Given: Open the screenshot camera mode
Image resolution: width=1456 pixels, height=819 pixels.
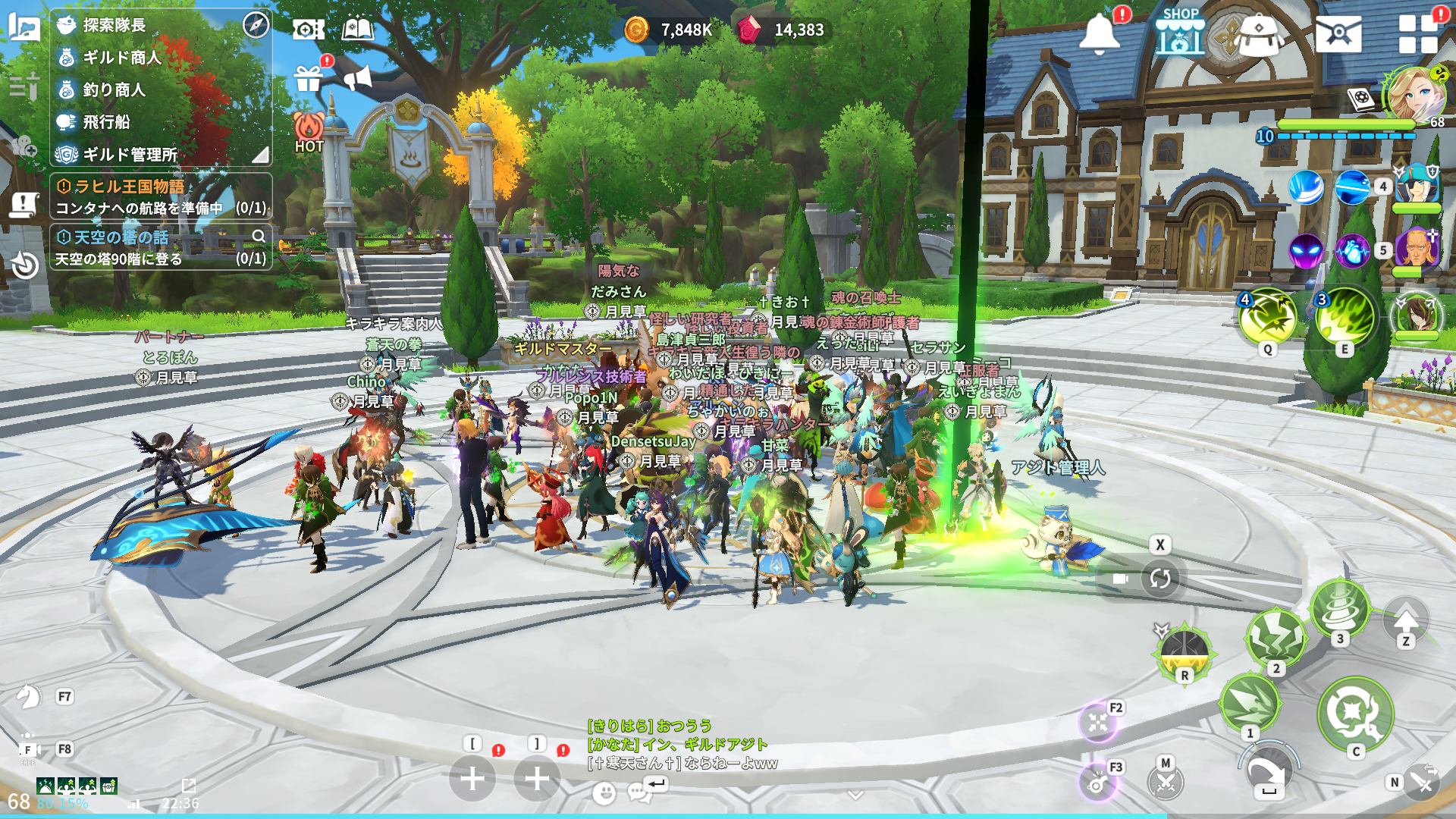Looking at the screenshot, I should pos(308,30).
